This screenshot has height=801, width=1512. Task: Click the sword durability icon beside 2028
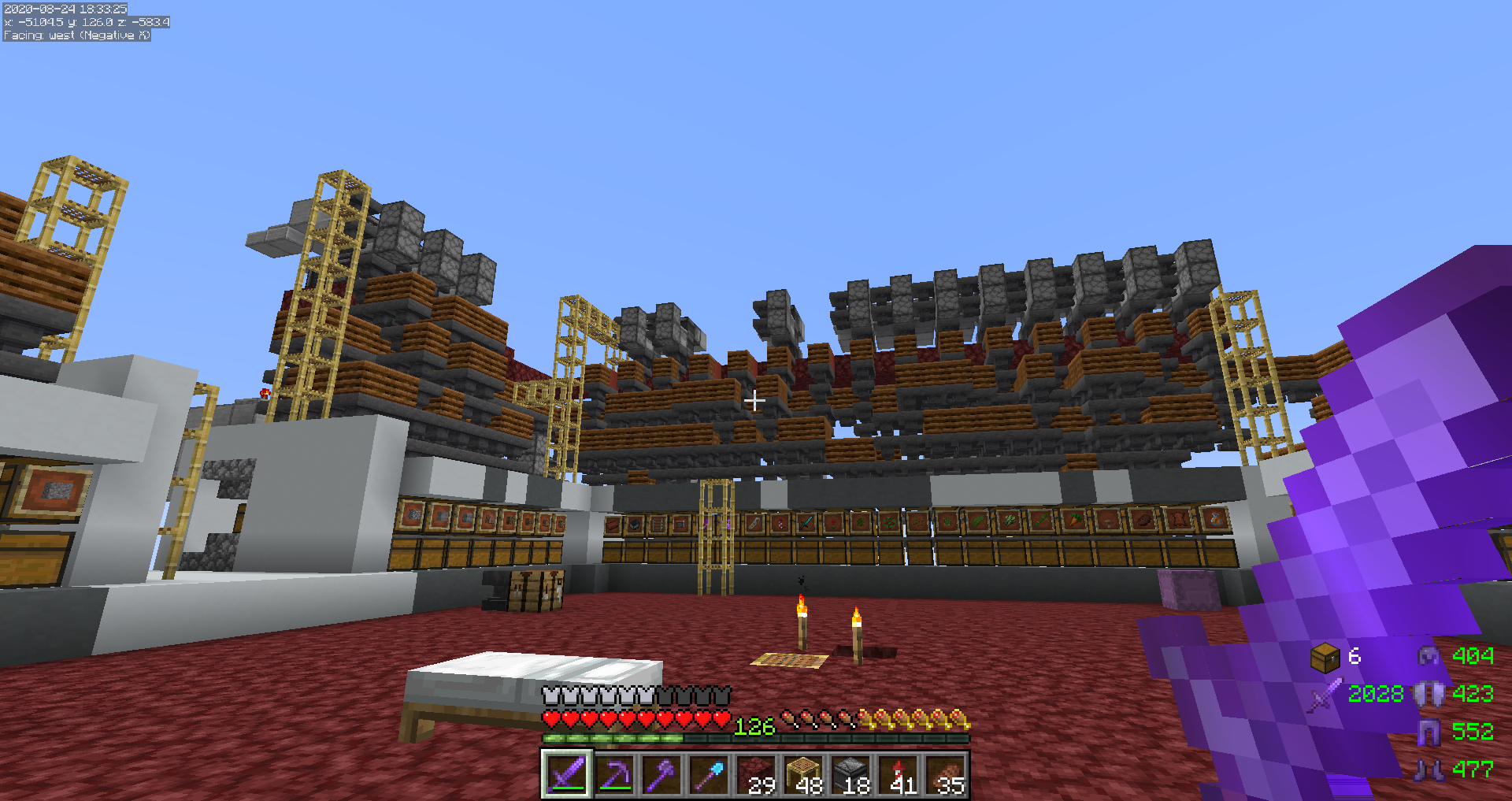coord(1325,695)
